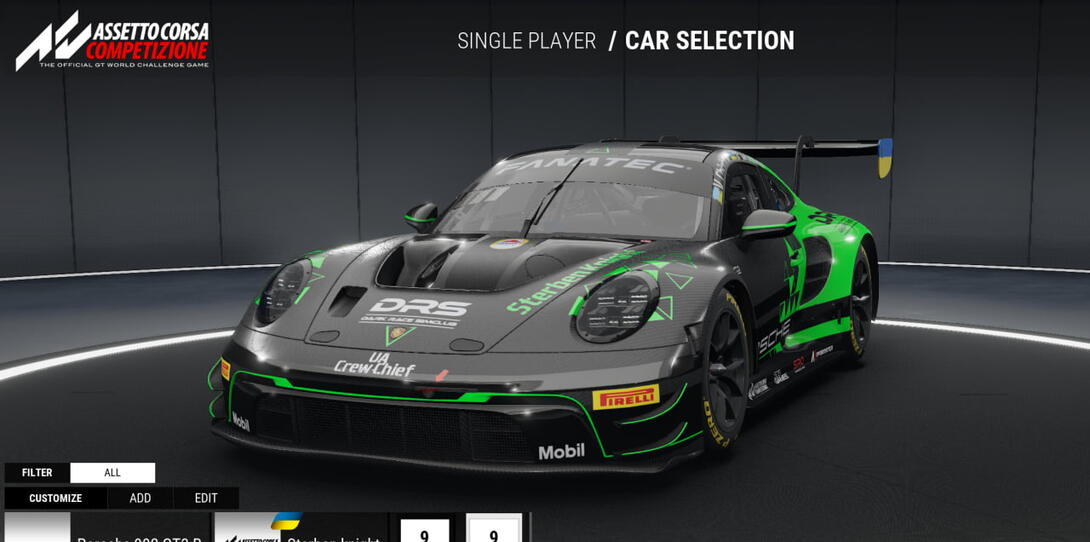Open the ALL filter selector

point(112,473)
